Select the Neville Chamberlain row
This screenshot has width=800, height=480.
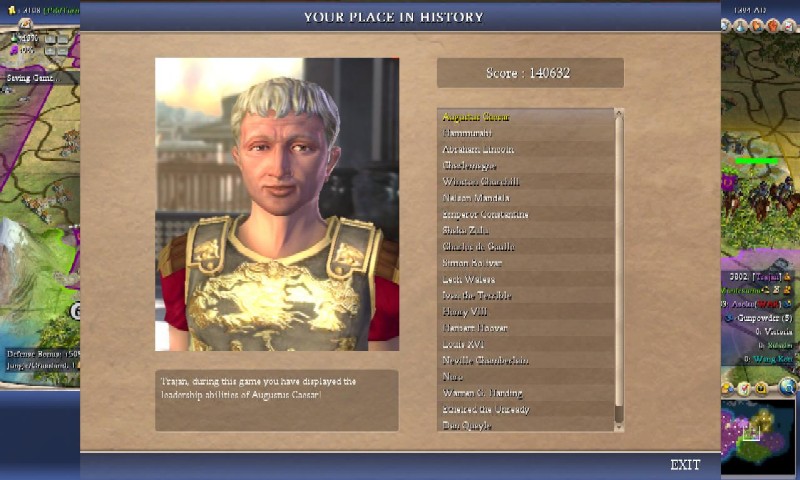[x=485, y=360]
